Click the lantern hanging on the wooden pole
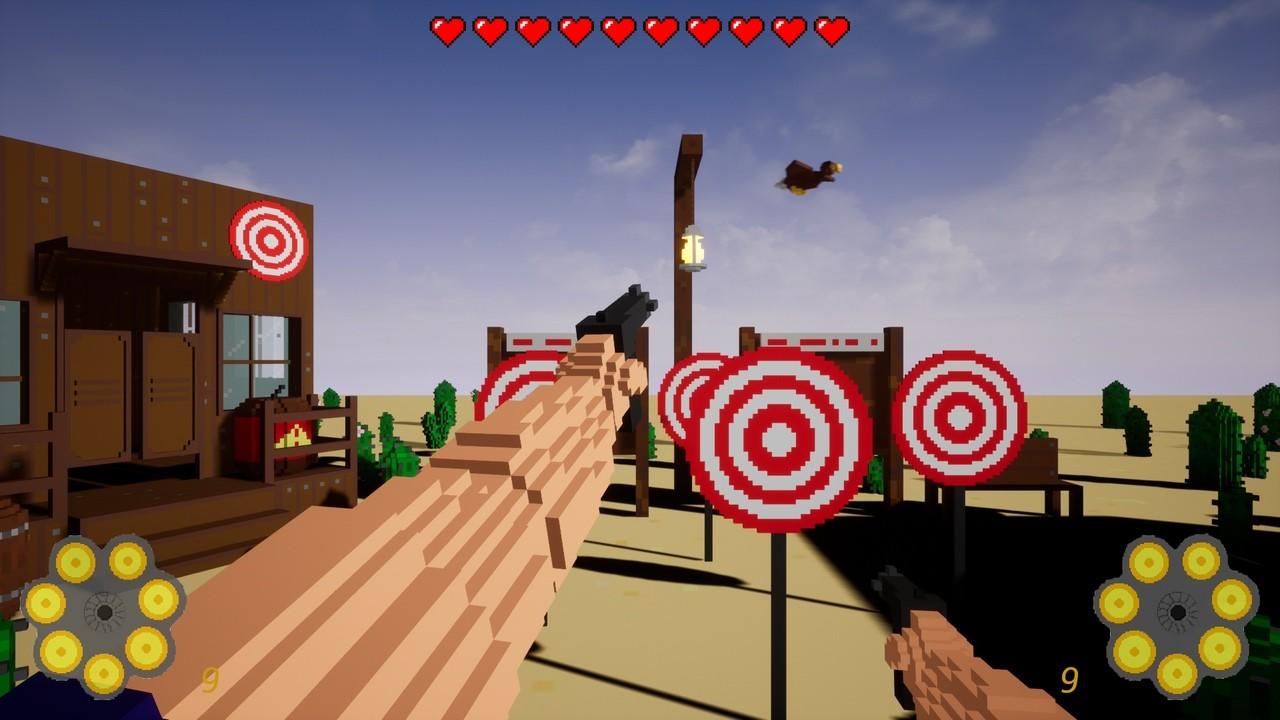This screenshot has height=720, width=1280. pos(693,248)
